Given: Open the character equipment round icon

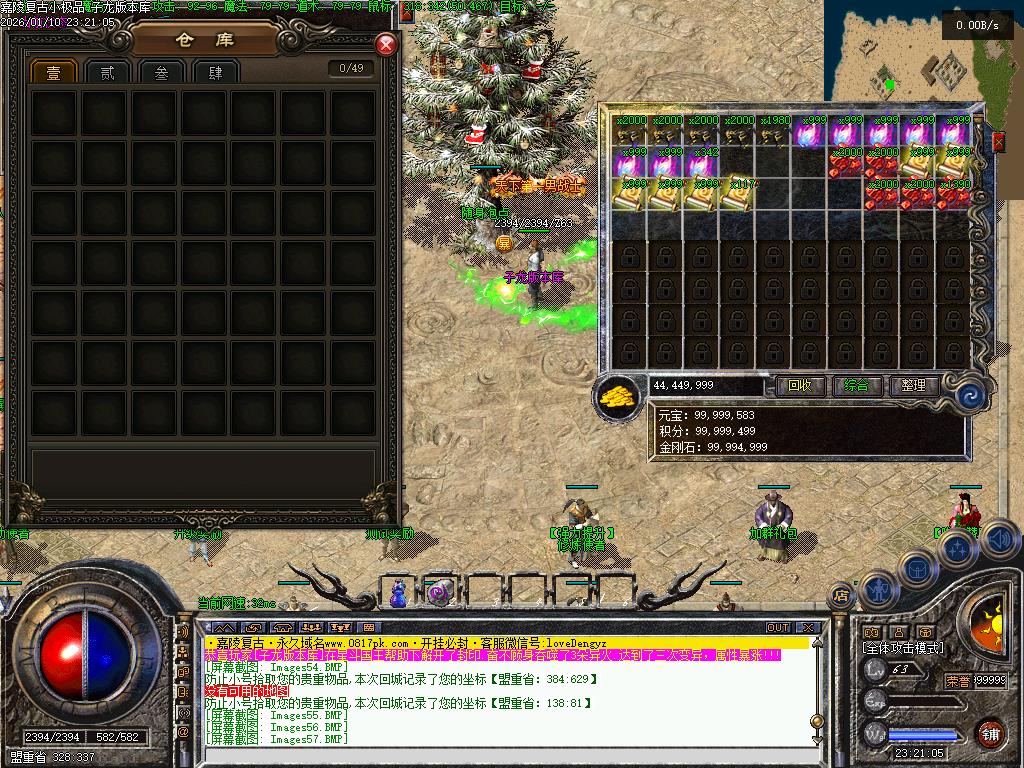Looking at the screenshot, I should 877,588.
